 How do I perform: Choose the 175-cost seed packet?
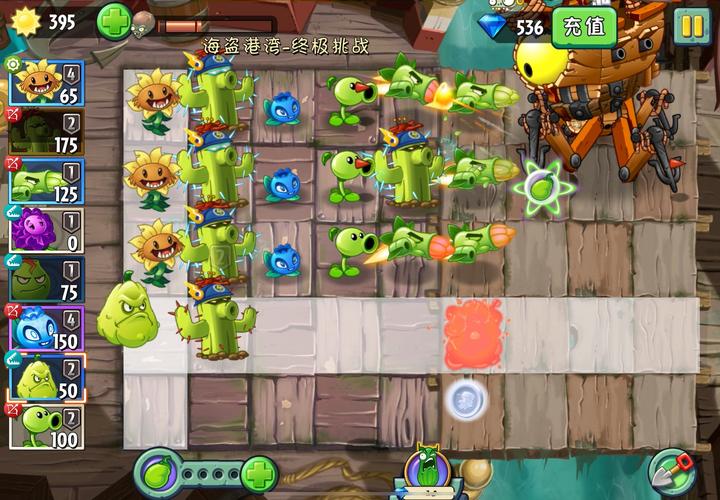click(46, 132)
